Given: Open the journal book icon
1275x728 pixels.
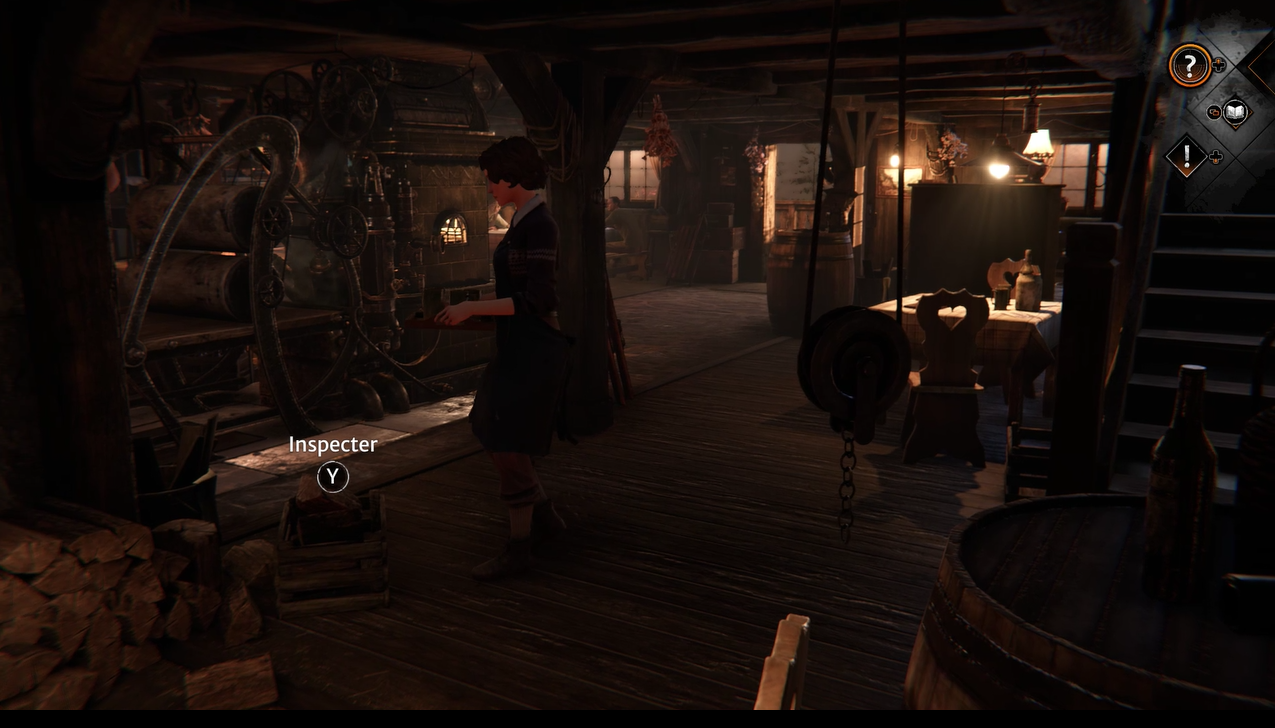Looking at the screenshot, I should point(1235,112).
